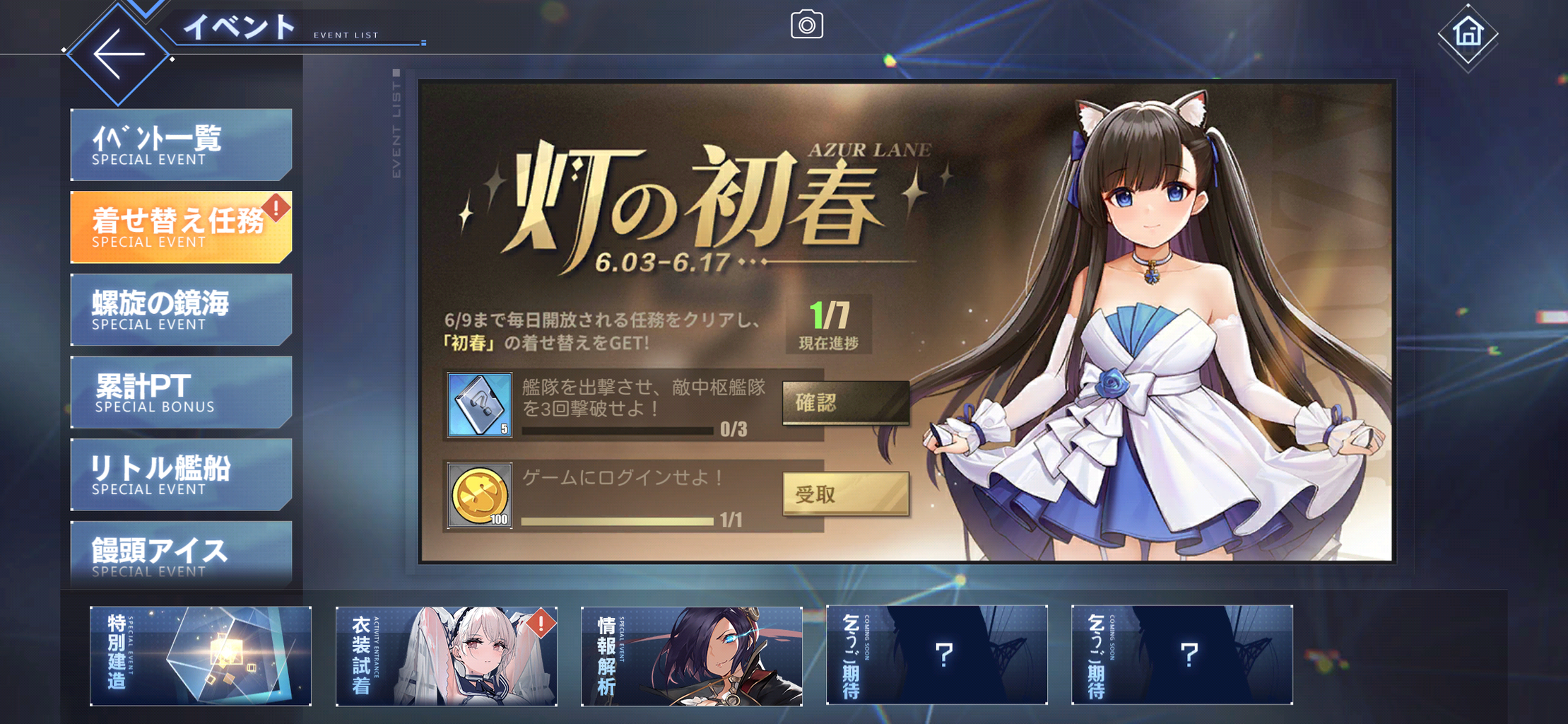Open the 情報解析 information panel
The height and width of the screenshot is (724, 1568).
pos(691,655)
